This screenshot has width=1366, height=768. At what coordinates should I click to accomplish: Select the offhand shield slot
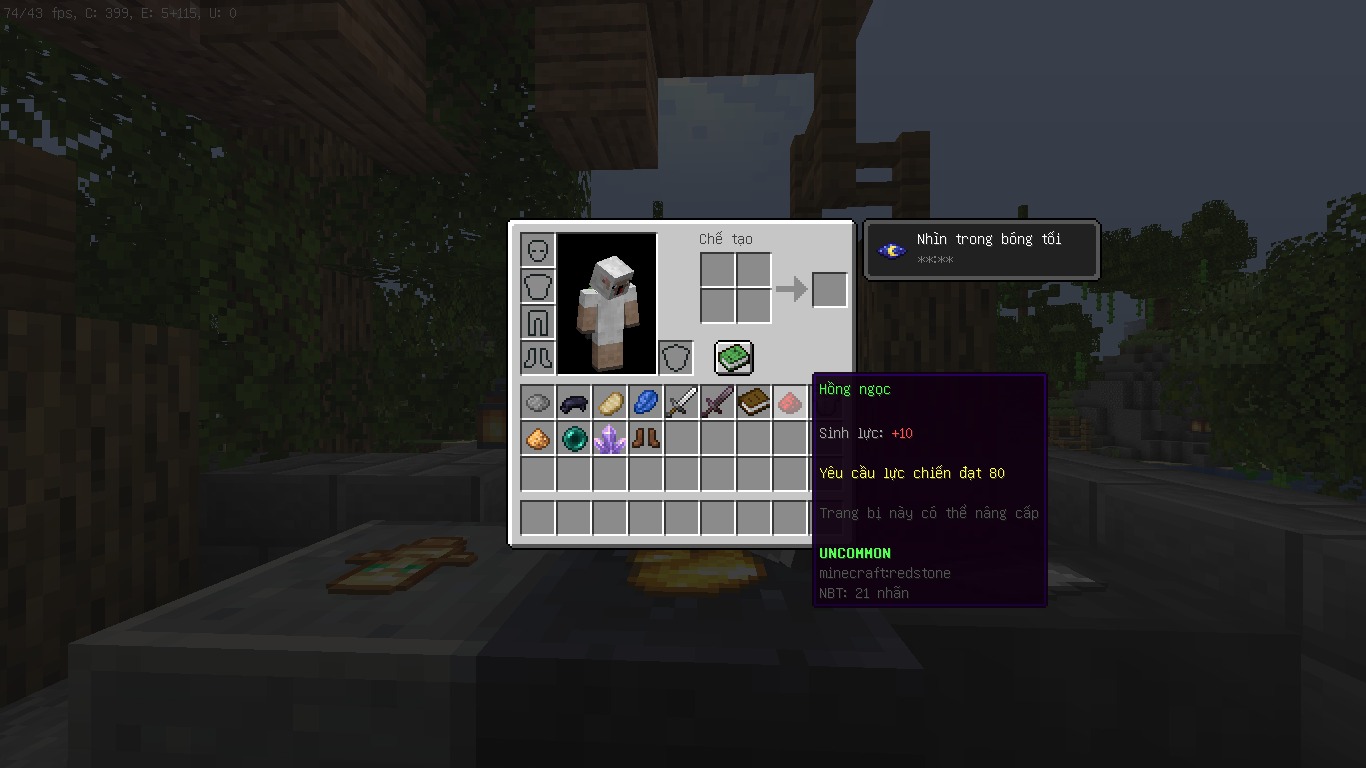(x=676, y=358)
